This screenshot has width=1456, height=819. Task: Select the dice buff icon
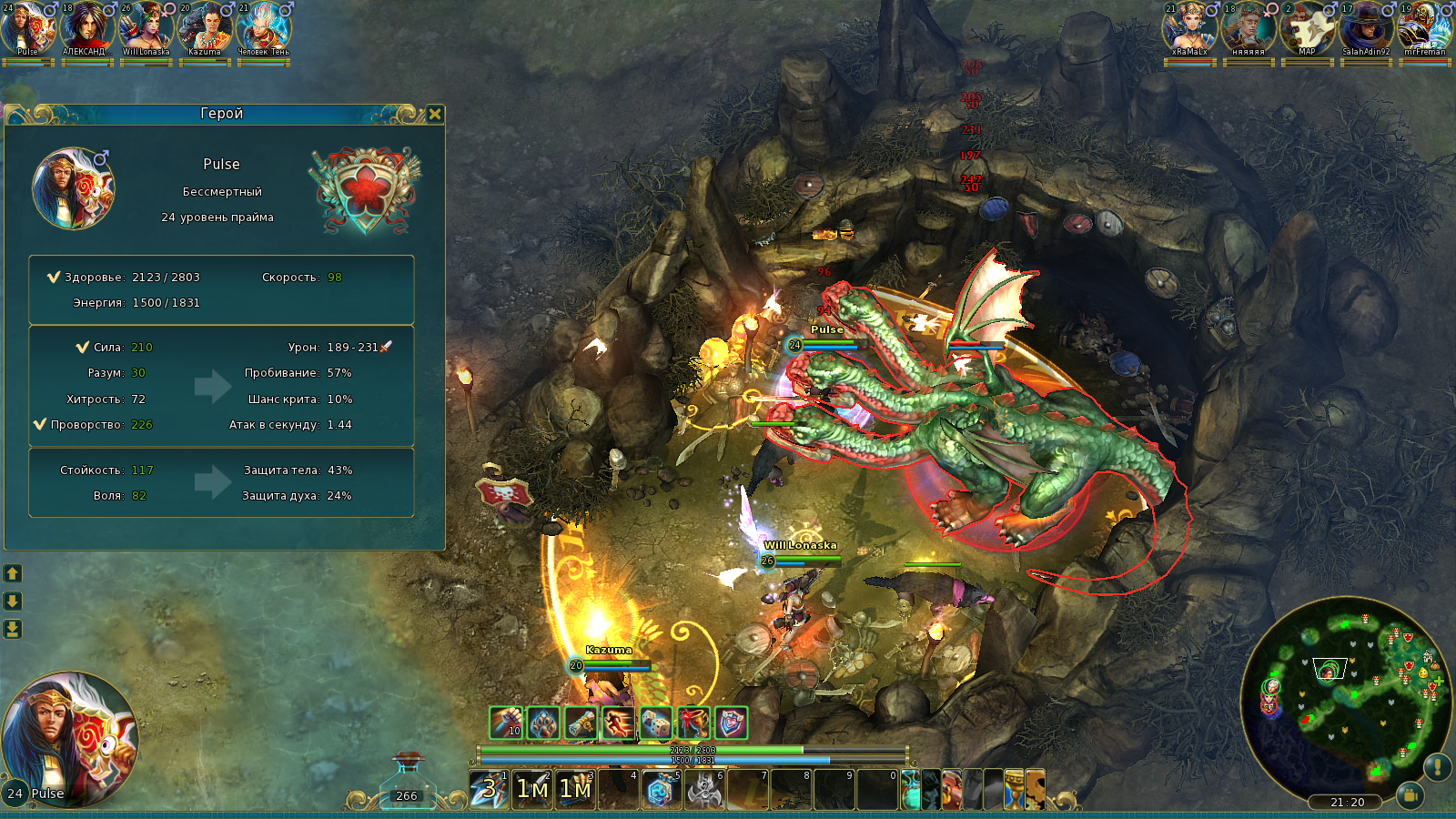click(x=655, y=723)
